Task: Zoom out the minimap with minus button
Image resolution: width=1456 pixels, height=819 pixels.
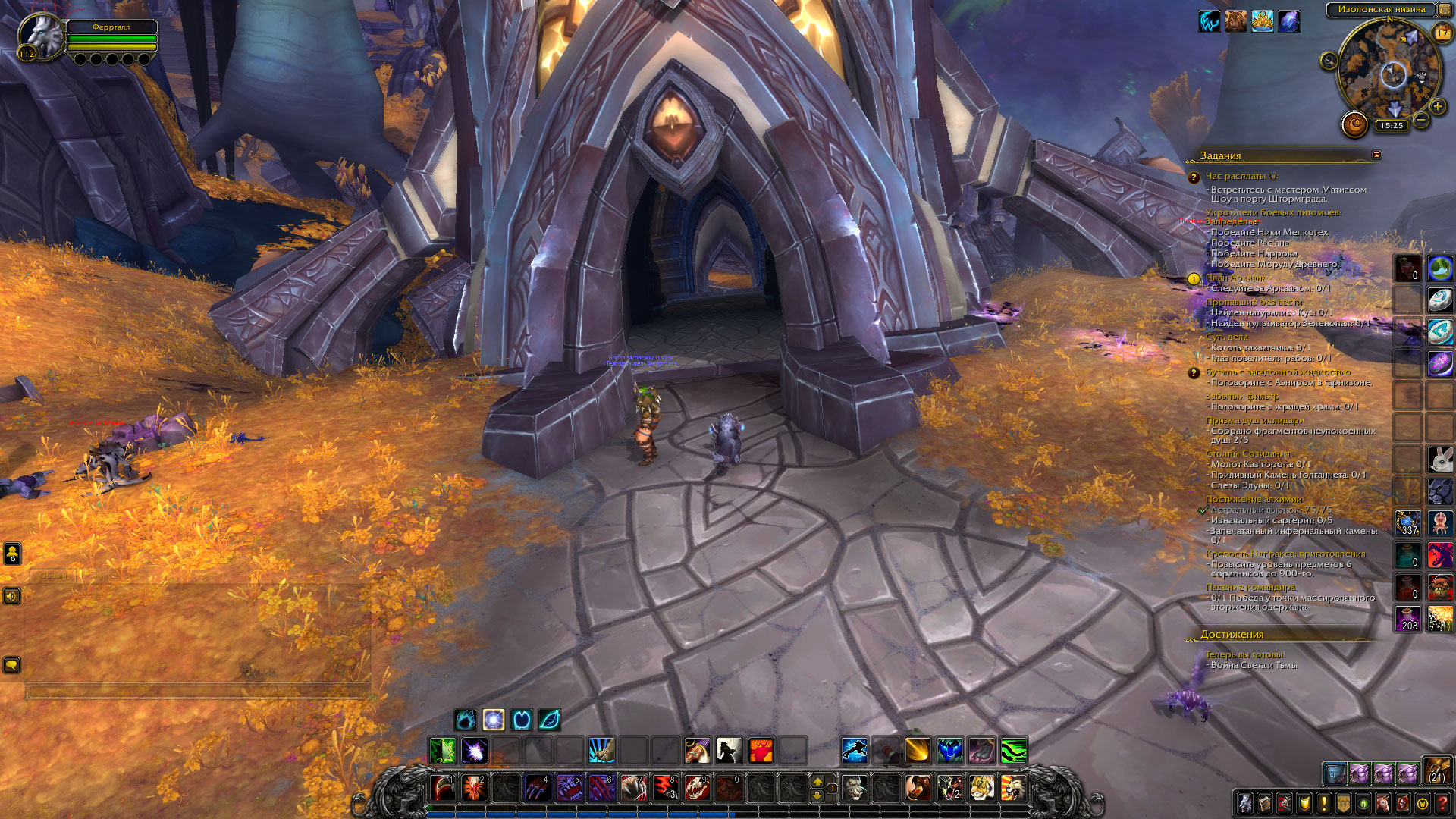Action: [1421, 120]
